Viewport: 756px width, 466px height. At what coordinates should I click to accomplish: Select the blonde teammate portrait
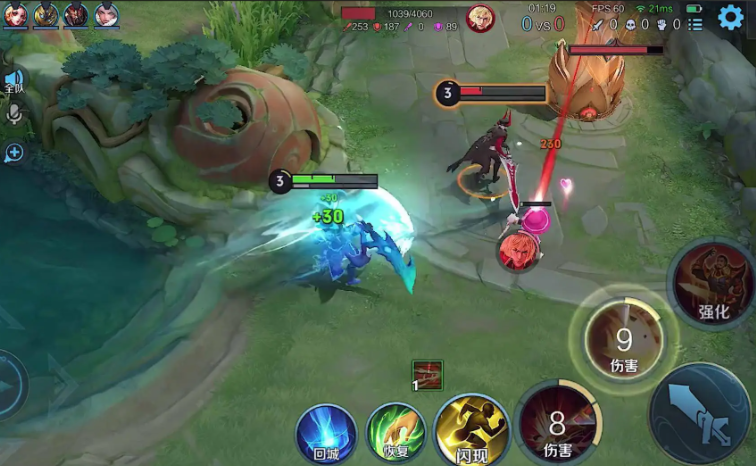(x=45, y=15)
